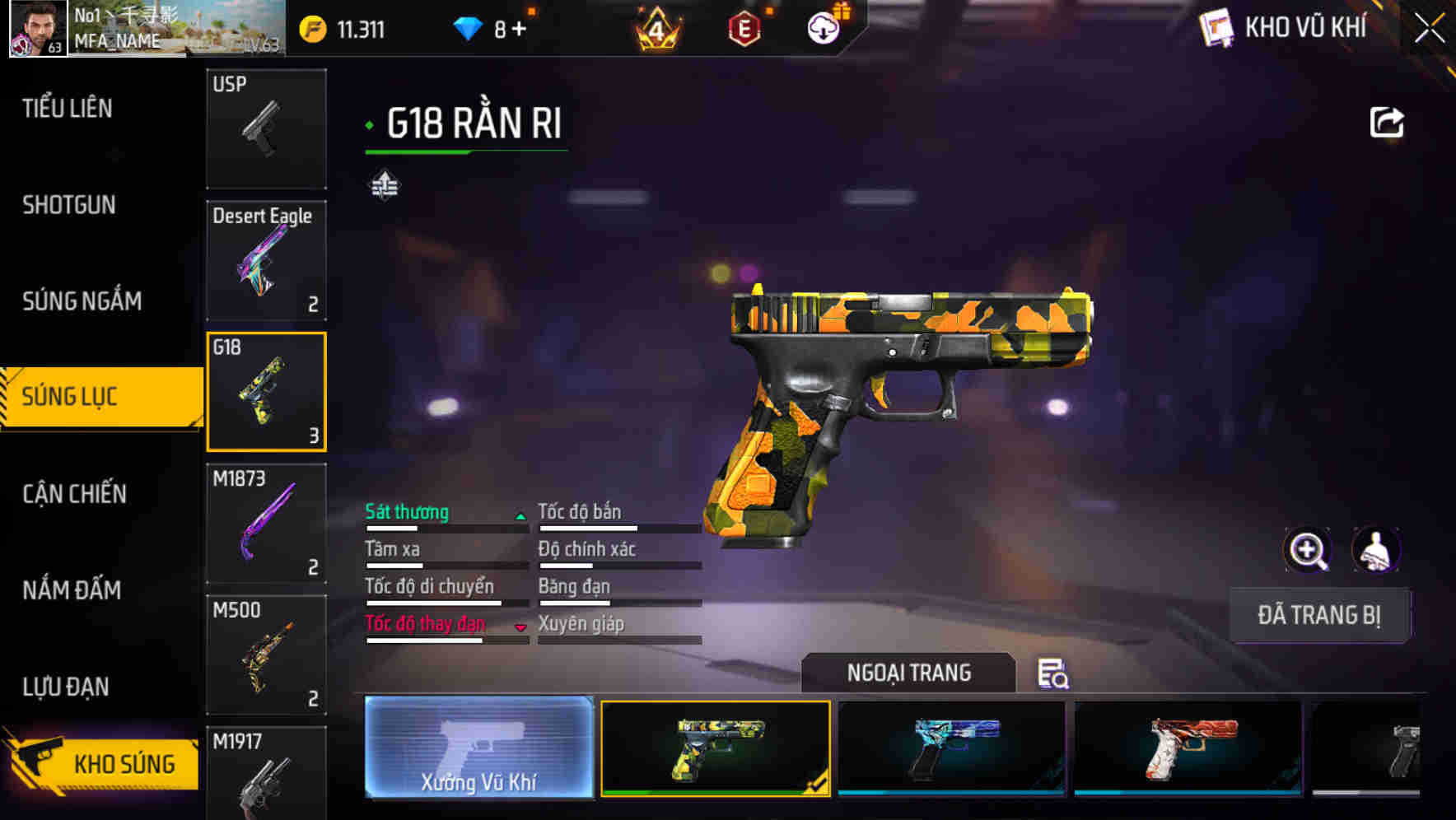Open the KHO SÚNG armory with pistol icon

99,763
